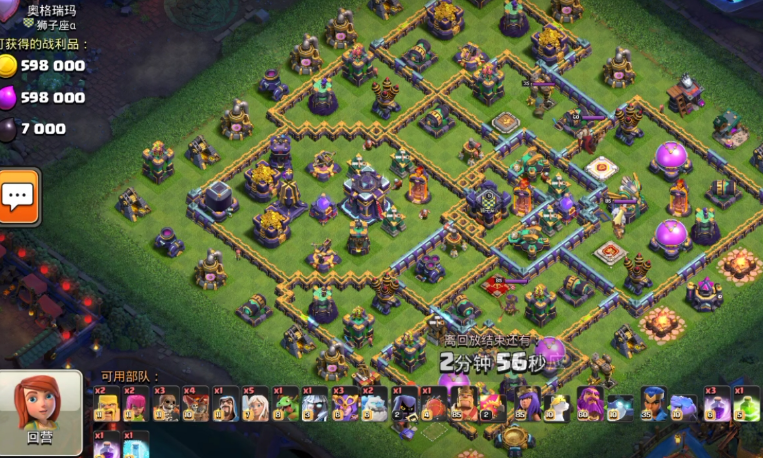Select the Healer troop slot
Image resolution: width=763 pixels, height=458 pixels.
[255, 403]
